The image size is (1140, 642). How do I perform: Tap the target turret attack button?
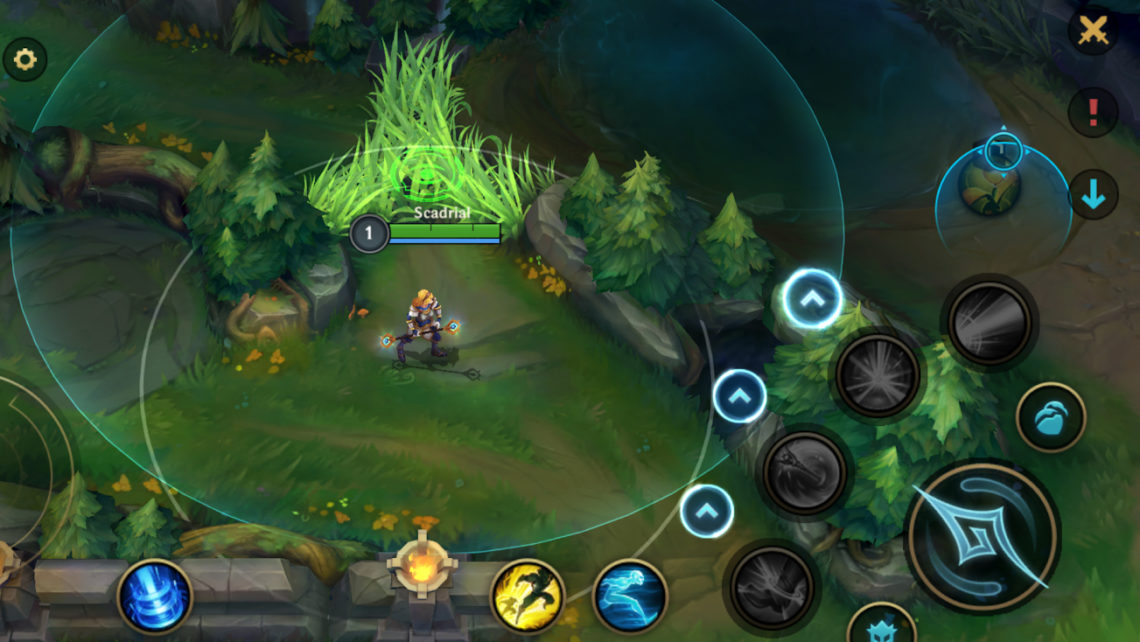[881, 626]
